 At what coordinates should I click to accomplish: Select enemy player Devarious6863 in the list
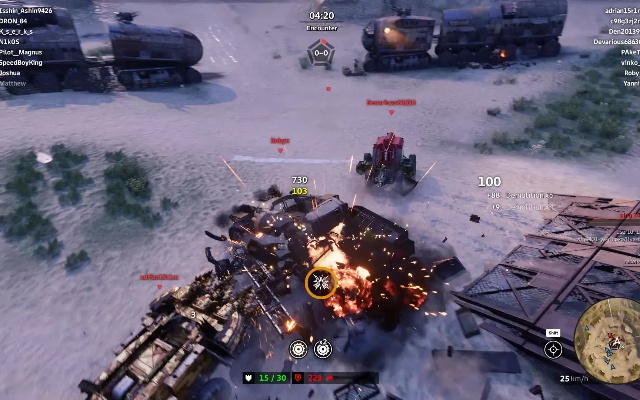tap(617, 42)
